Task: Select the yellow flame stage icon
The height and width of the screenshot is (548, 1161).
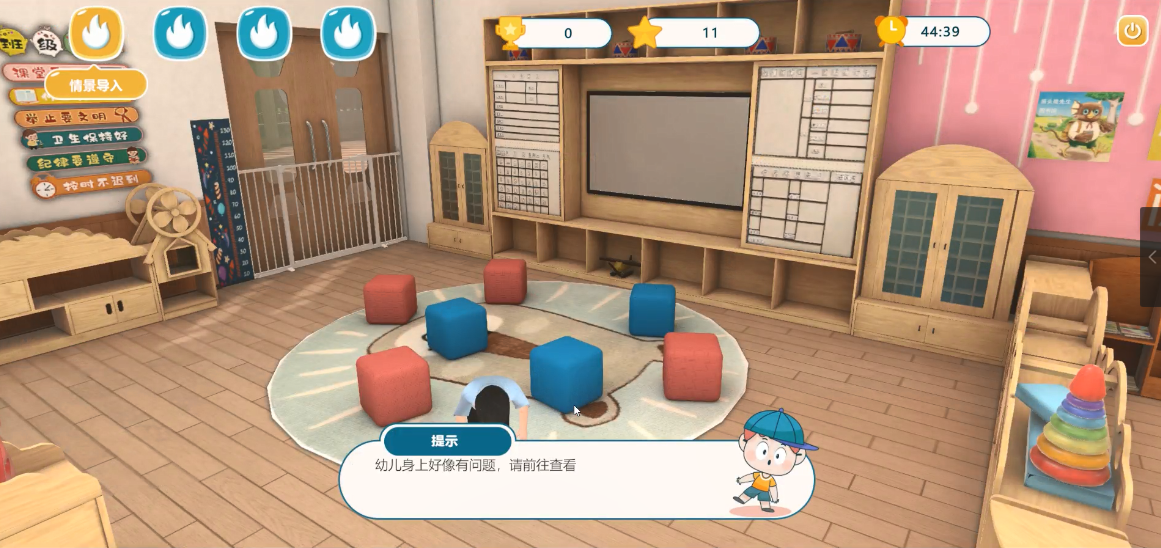Action: (x=96, y=33)
